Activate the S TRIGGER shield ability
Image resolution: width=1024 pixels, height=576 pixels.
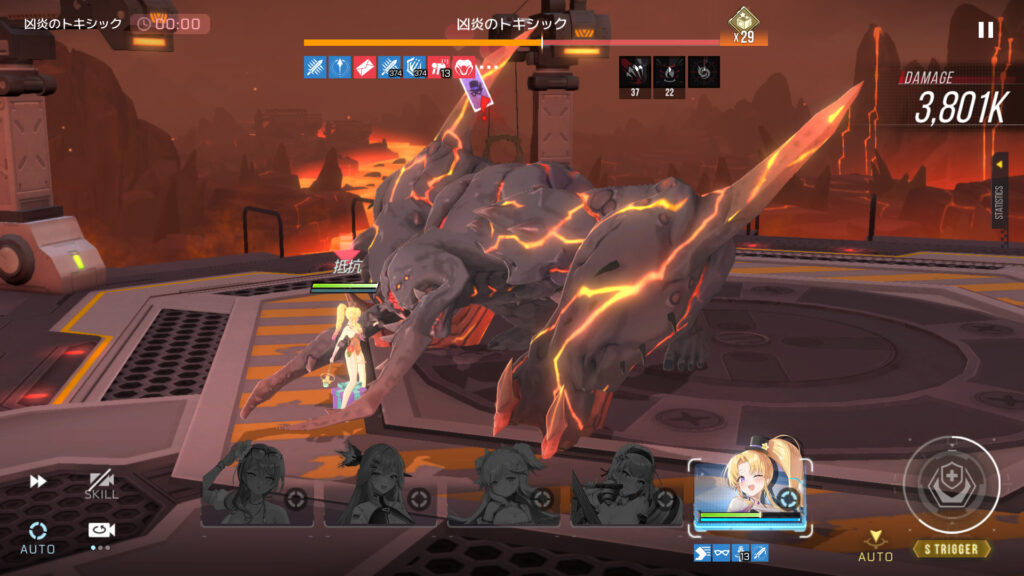(x=951, y=485)
